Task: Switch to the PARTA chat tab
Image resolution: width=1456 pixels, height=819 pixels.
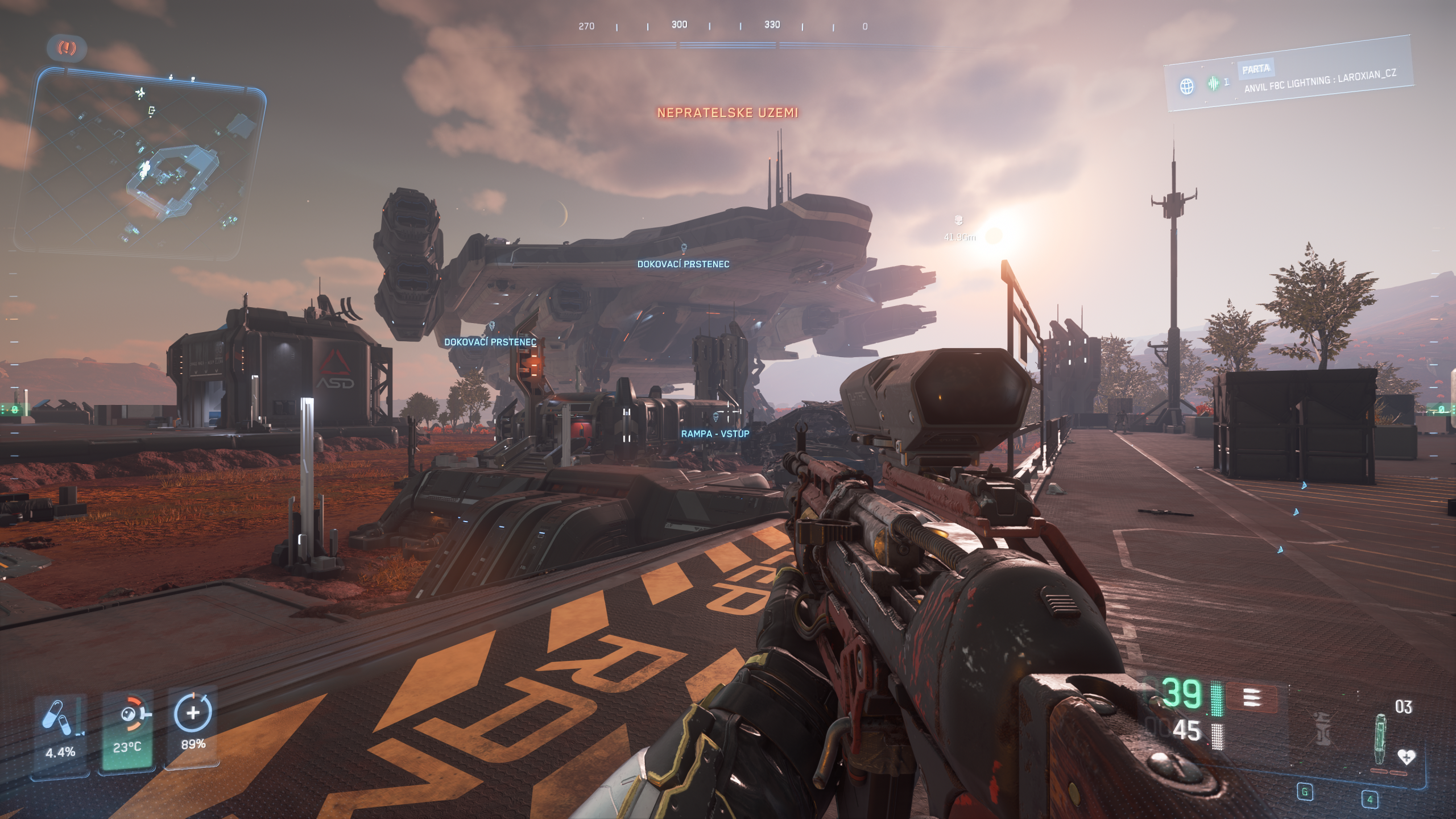Action: [1256, 69]
